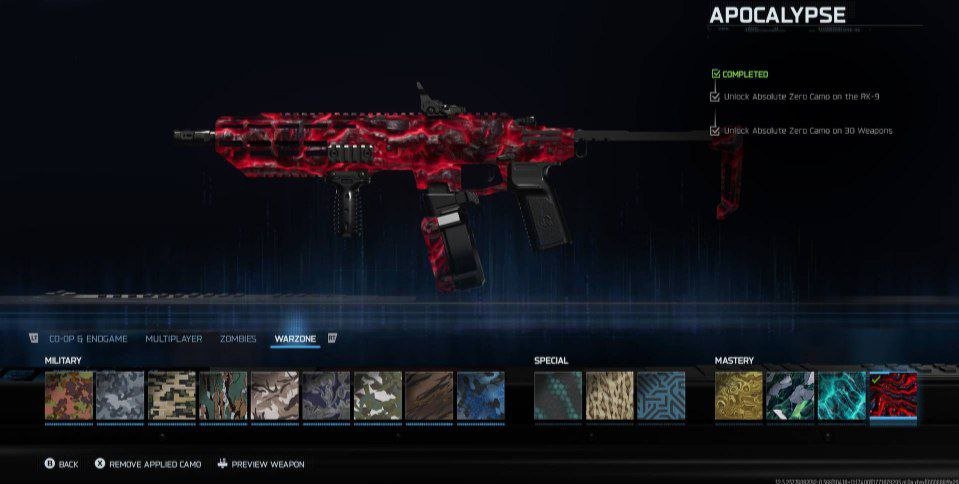Select the cyan crystal mastery camo
The height and width of the screenshot is (484, 959).
[x=842, y=395]
